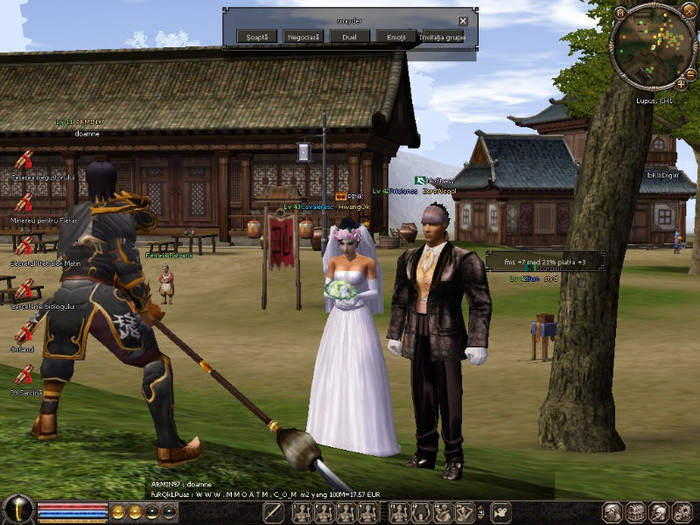This screenshot has height=525, width=700.
Task: Select the sword slot on the quickbar
Action: pos(274,513)
